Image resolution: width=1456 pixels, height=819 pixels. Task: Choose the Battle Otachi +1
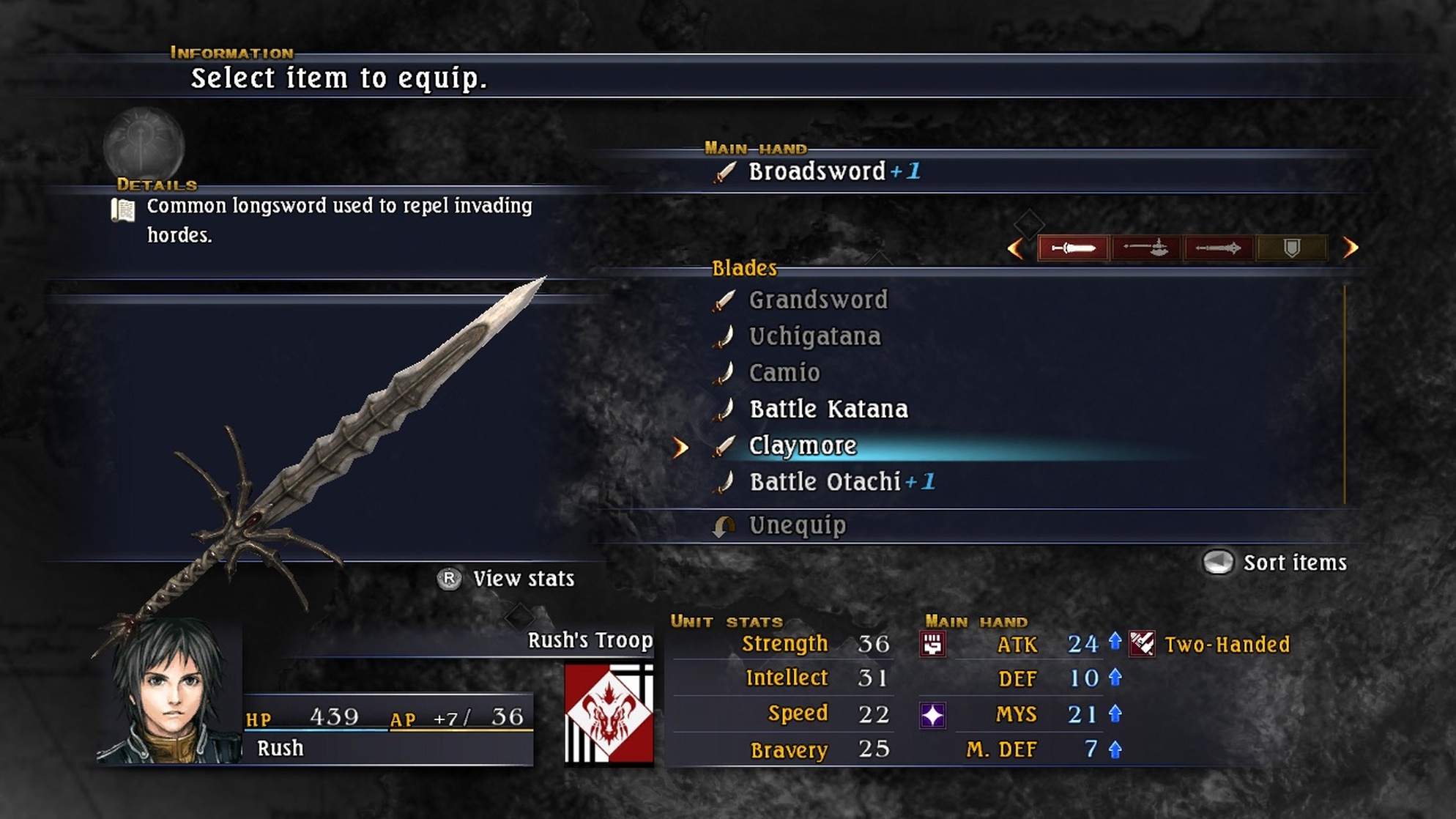click(x=841, y=482)
